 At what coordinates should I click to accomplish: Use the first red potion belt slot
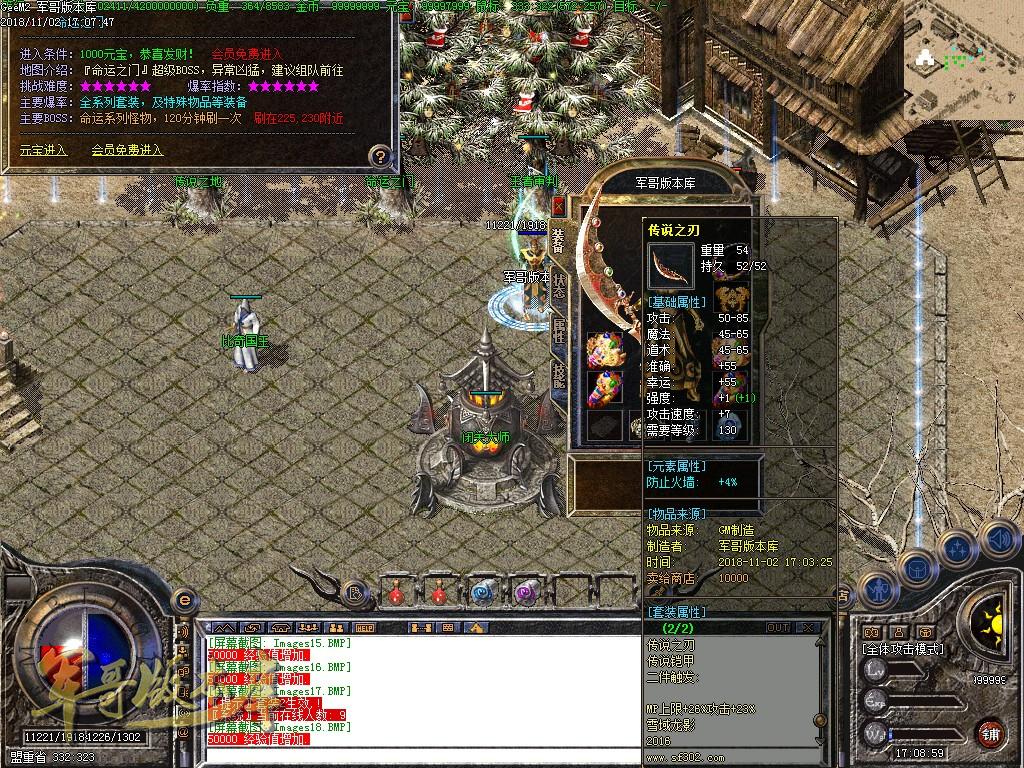(x=396, y=593)
